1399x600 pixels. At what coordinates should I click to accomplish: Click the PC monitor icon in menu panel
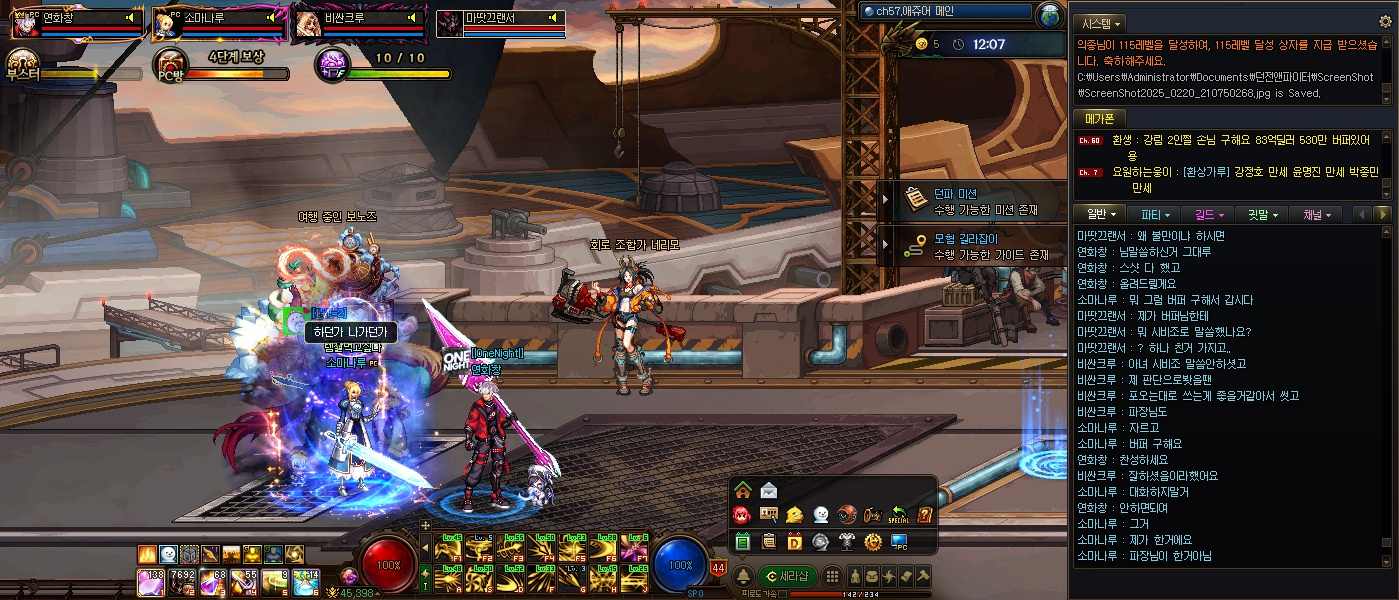(x=898, y=542)
